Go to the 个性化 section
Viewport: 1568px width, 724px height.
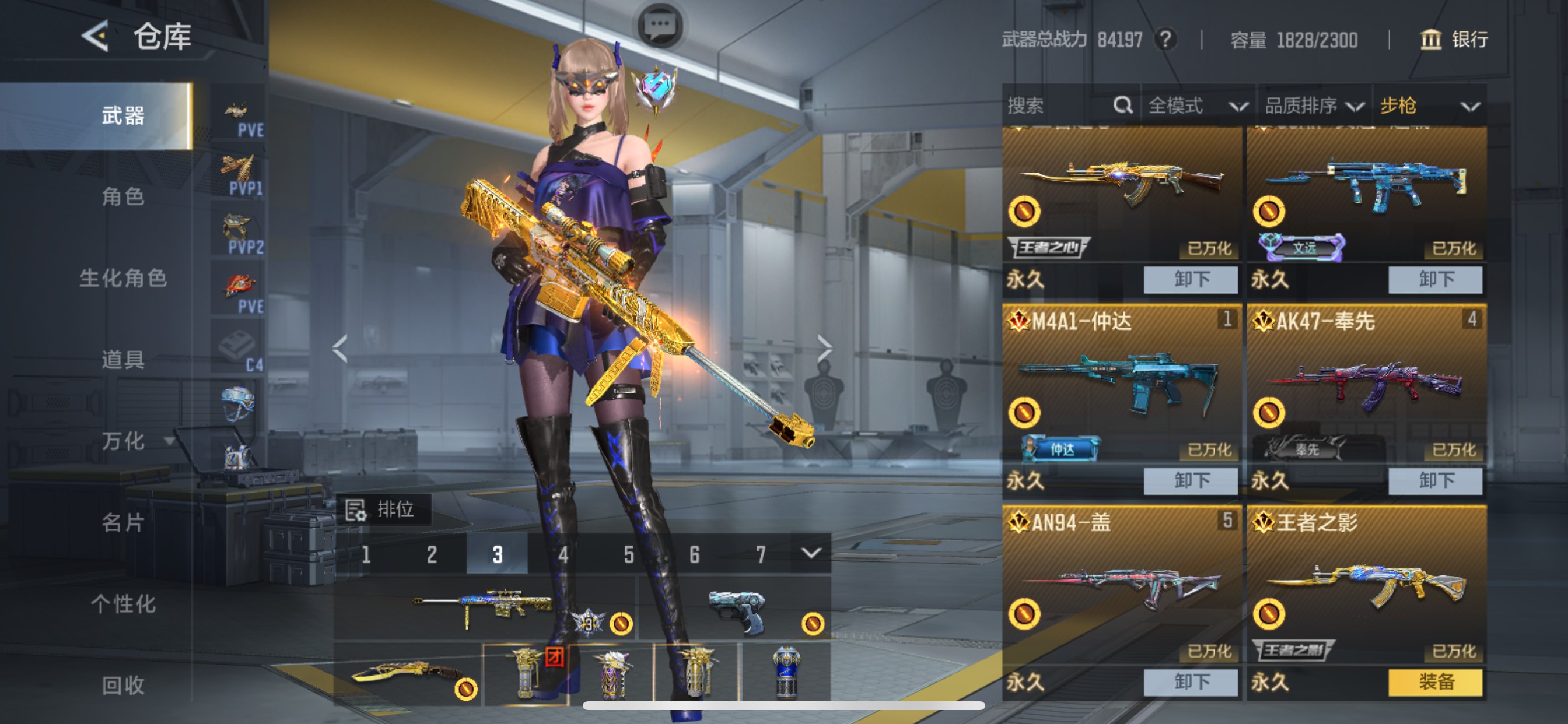123,604
